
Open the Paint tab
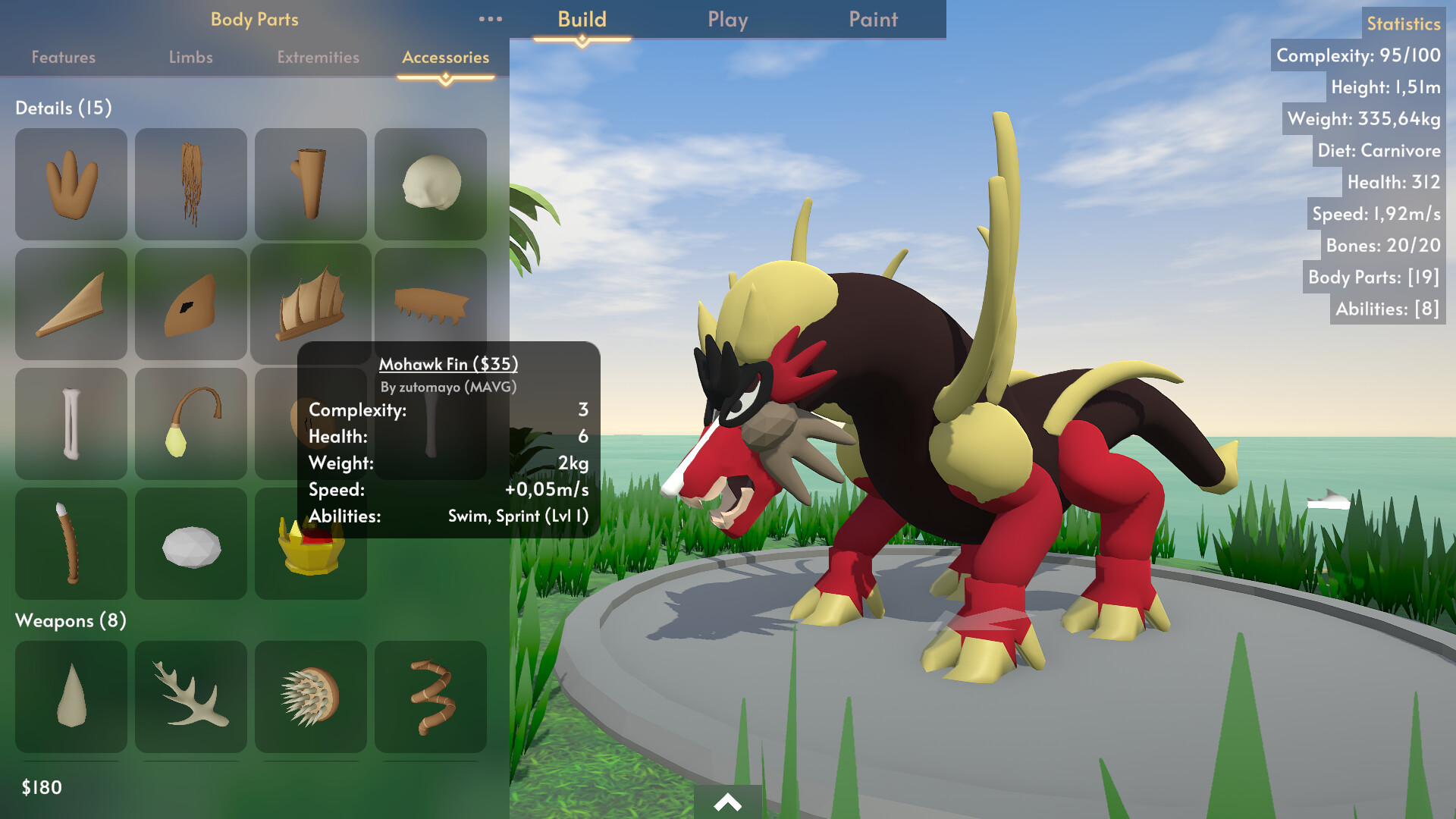pos(872,20)
